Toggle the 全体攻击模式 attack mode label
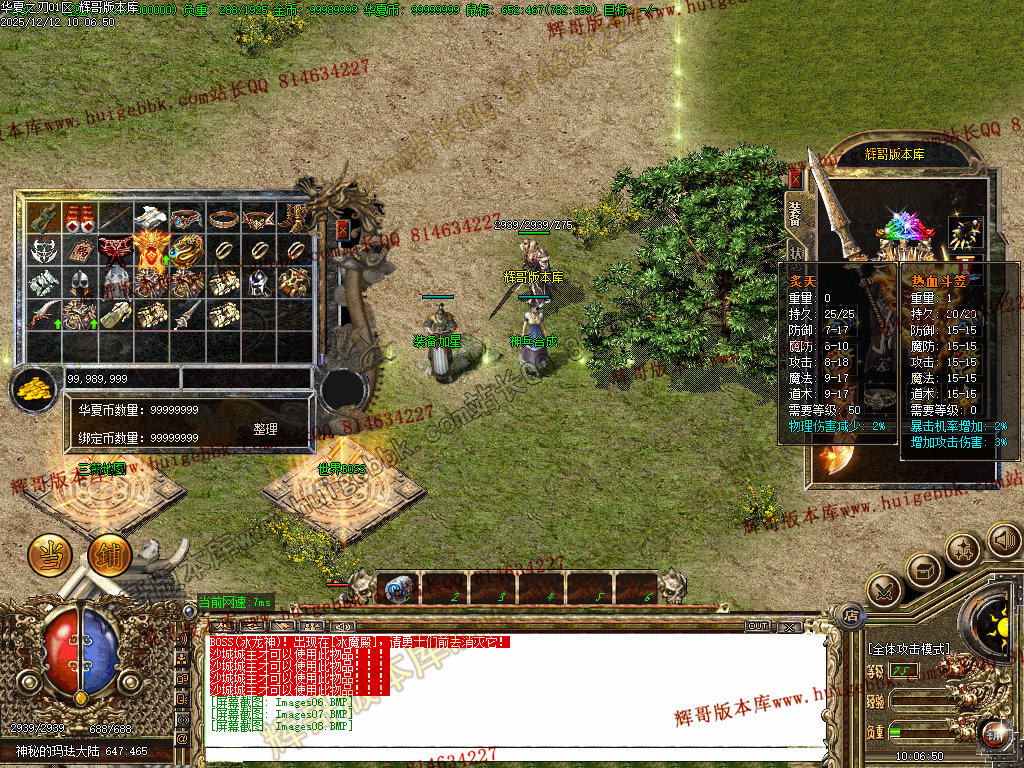 coord(909,649)
